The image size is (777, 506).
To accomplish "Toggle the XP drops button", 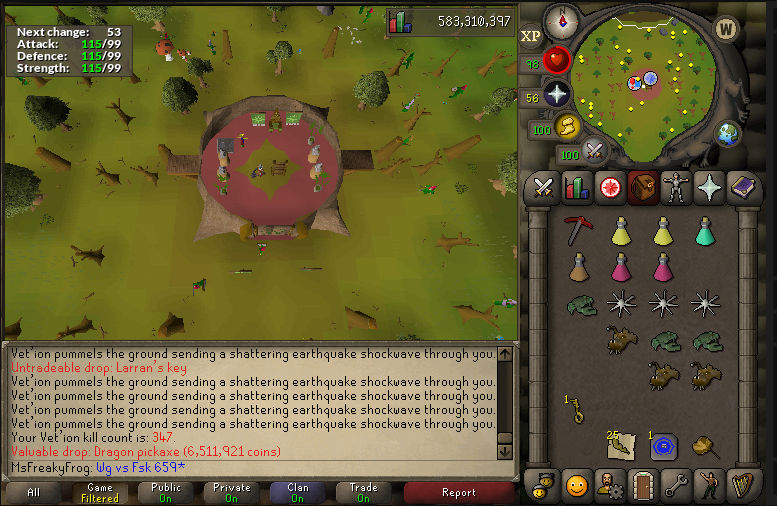I will coord(531,36).
